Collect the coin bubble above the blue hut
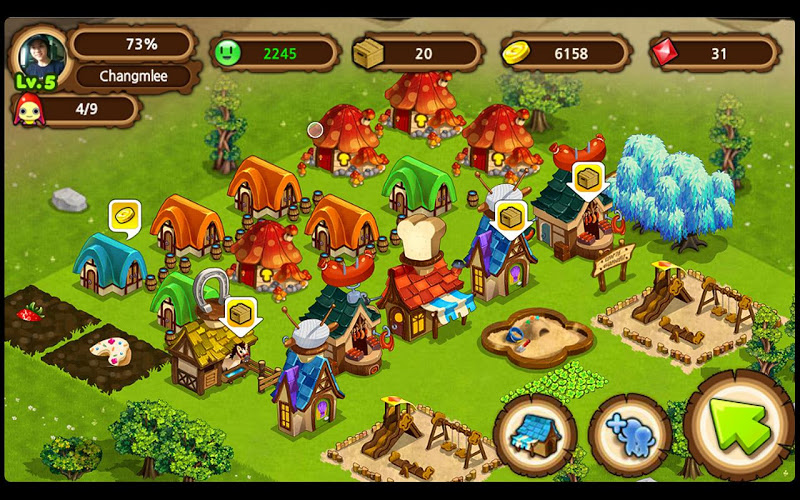The image size is (800, 500). (x=125, y=215)
